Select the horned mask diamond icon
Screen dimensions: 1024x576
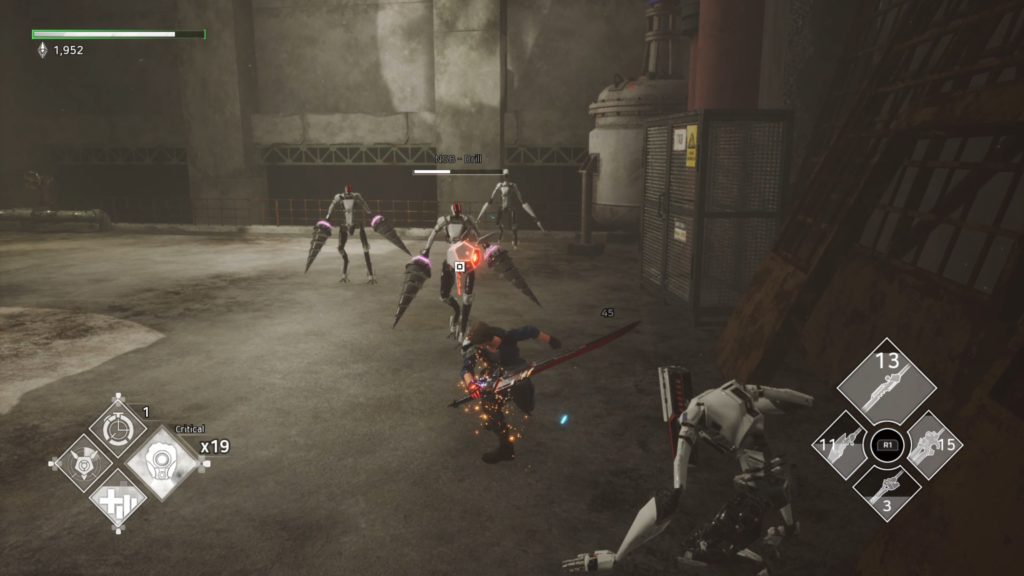pos(81,462)
